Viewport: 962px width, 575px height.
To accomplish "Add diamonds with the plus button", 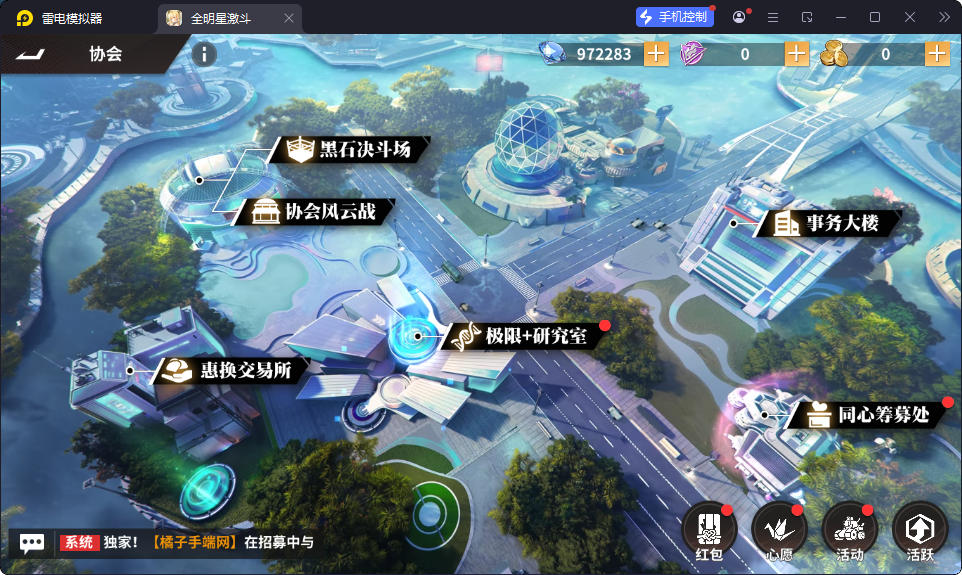I will pyautogui.click(x=656, y=54).
